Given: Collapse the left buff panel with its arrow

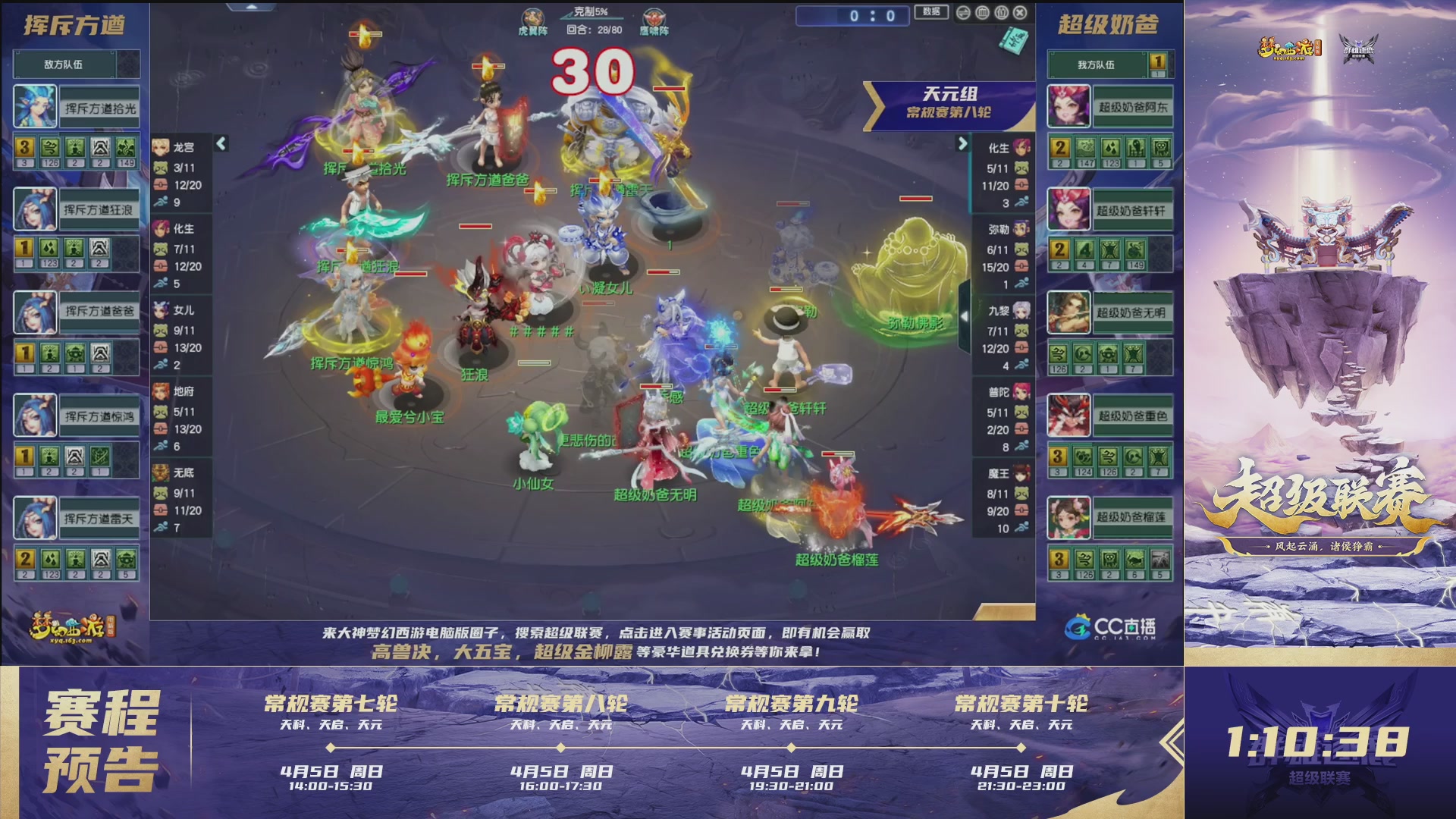Looking at the screenshot, I should [x=222, y=142].
